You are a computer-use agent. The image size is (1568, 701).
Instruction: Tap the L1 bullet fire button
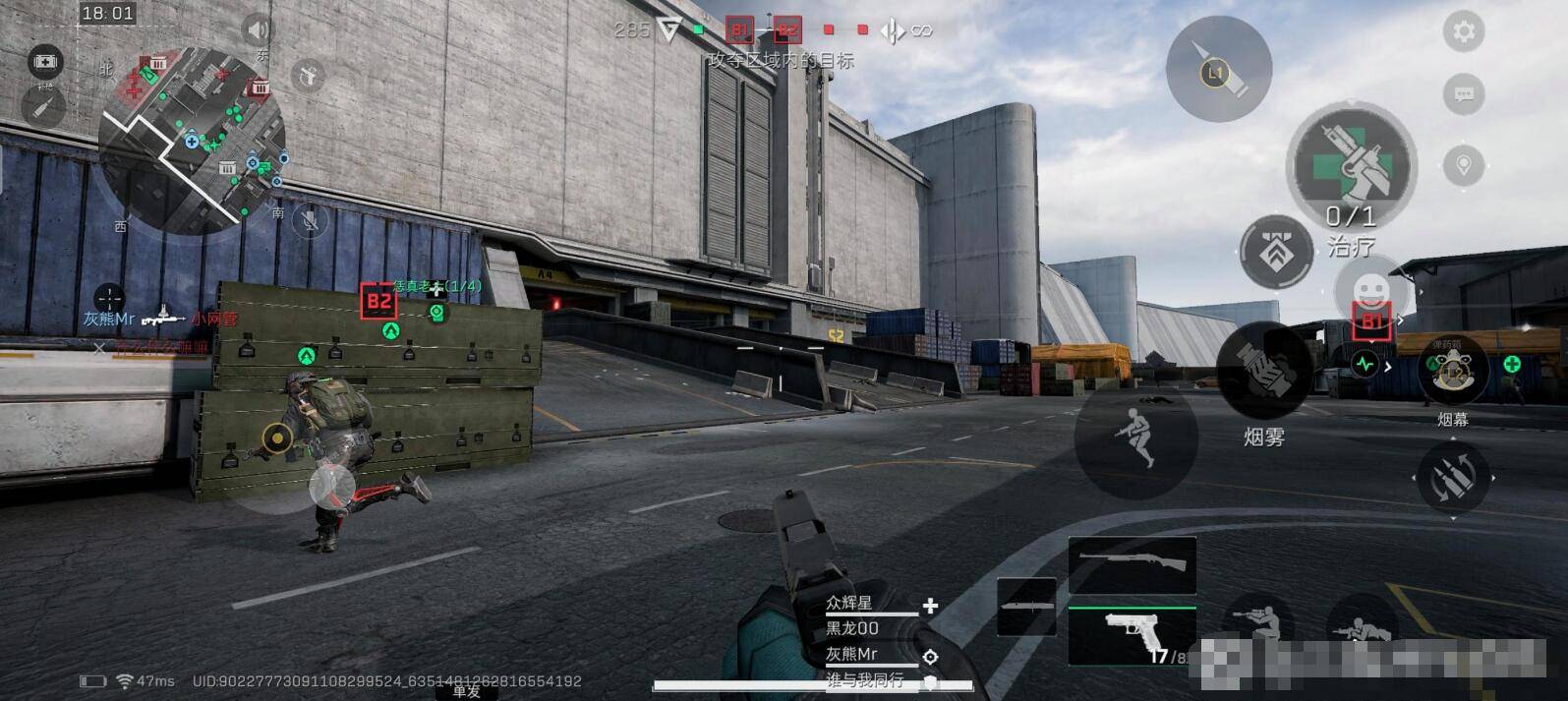[x=1218, y=69]
